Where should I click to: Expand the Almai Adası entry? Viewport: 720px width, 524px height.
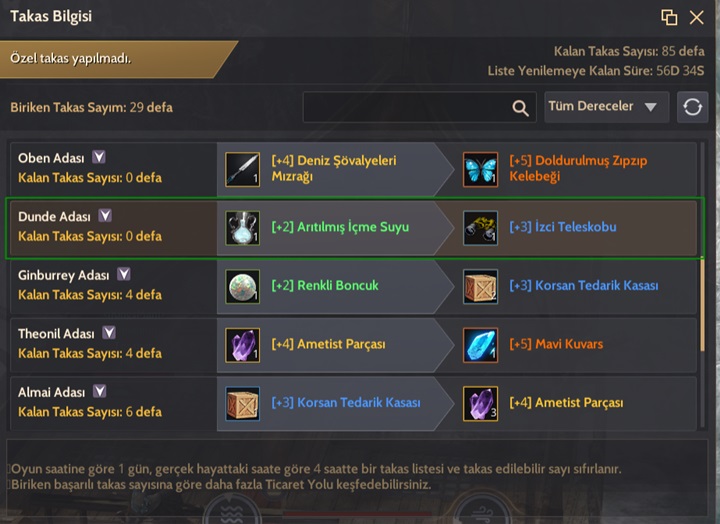click(x=99, y=391)
